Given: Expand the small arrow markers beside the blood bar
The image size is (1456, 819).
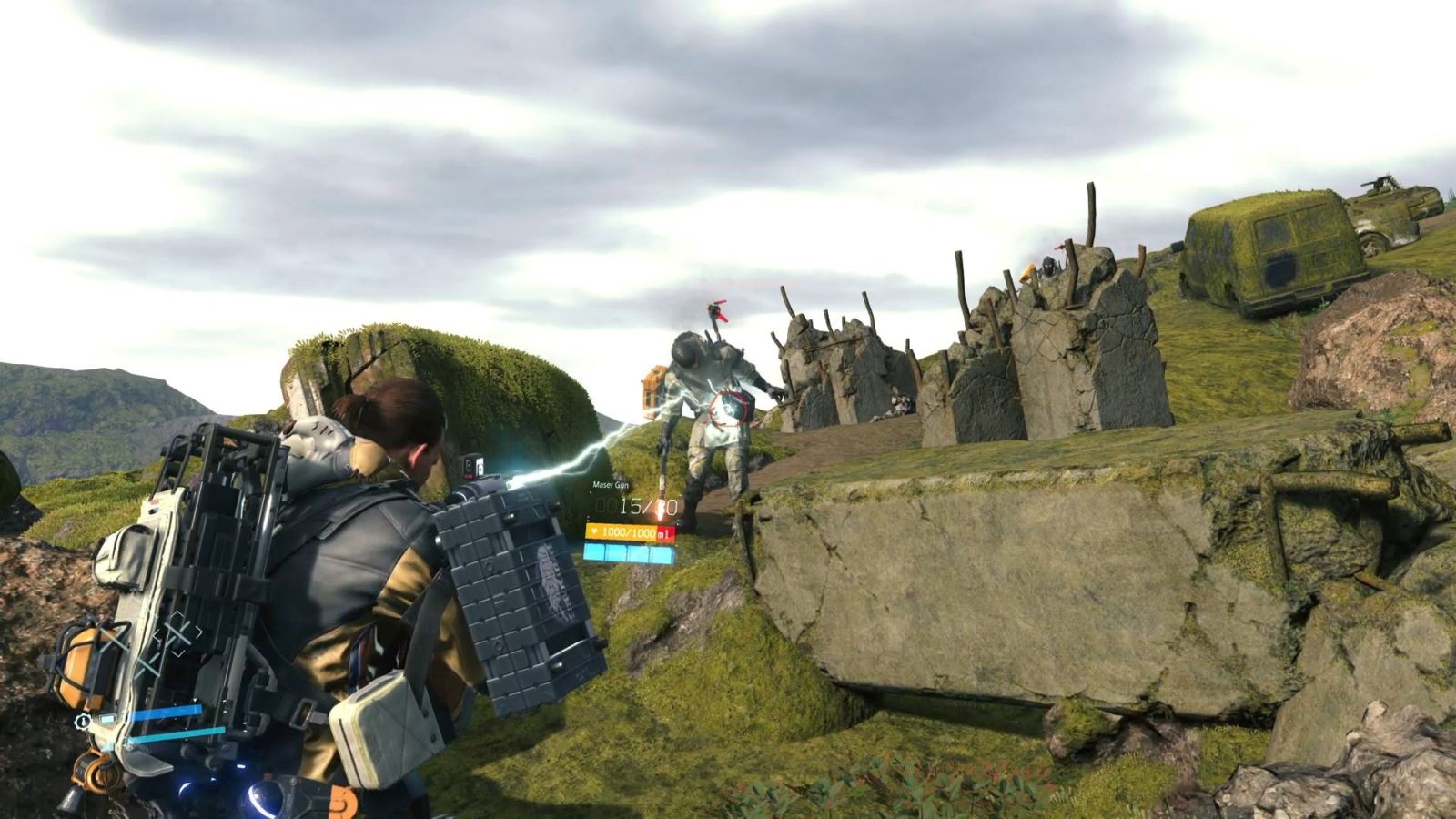Looking at the screenshot, I should (588, 517).
